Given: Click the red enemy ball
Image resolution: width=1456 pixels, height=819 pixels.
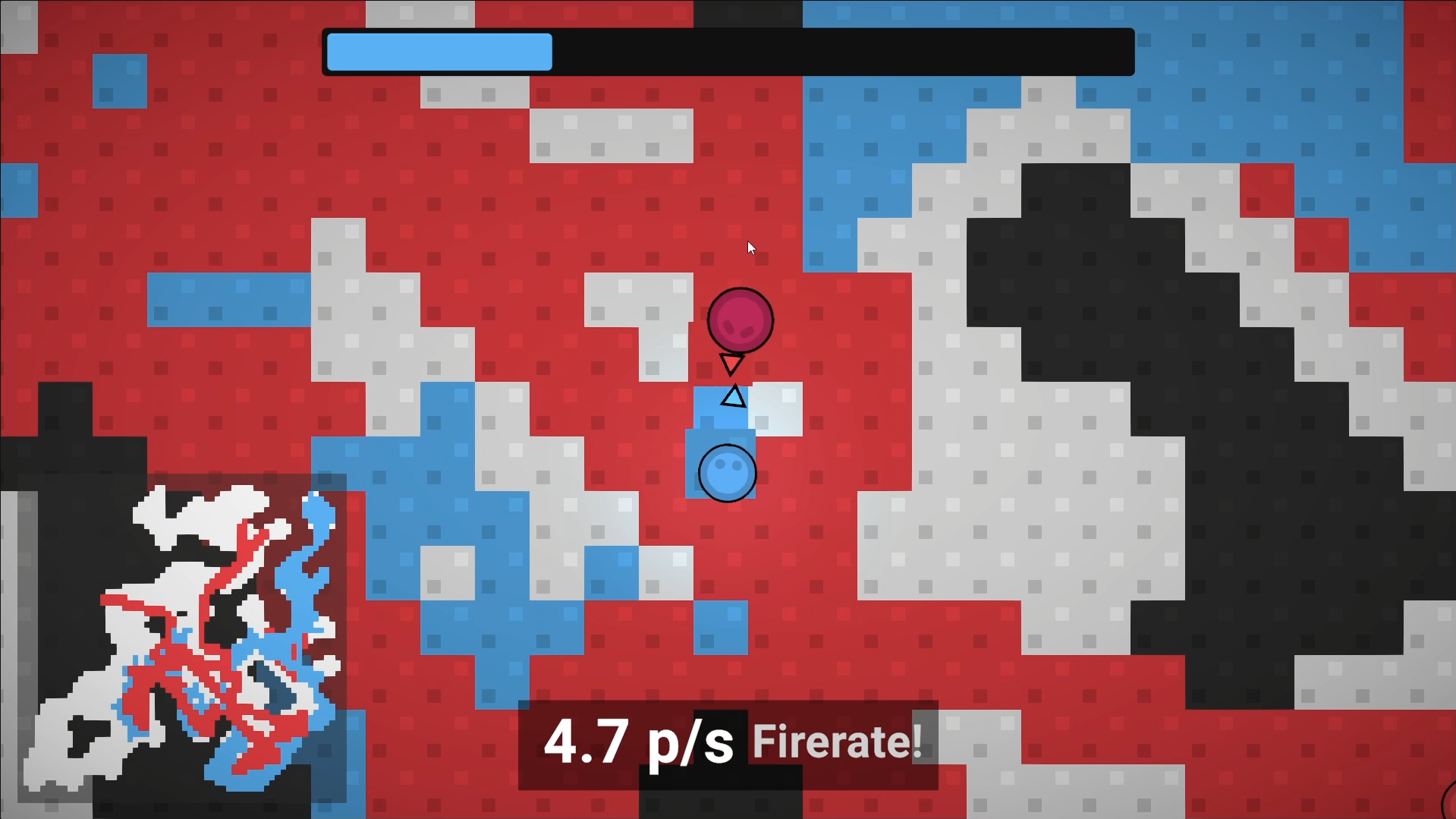Looking at the screenshot, I should point(741,320).
